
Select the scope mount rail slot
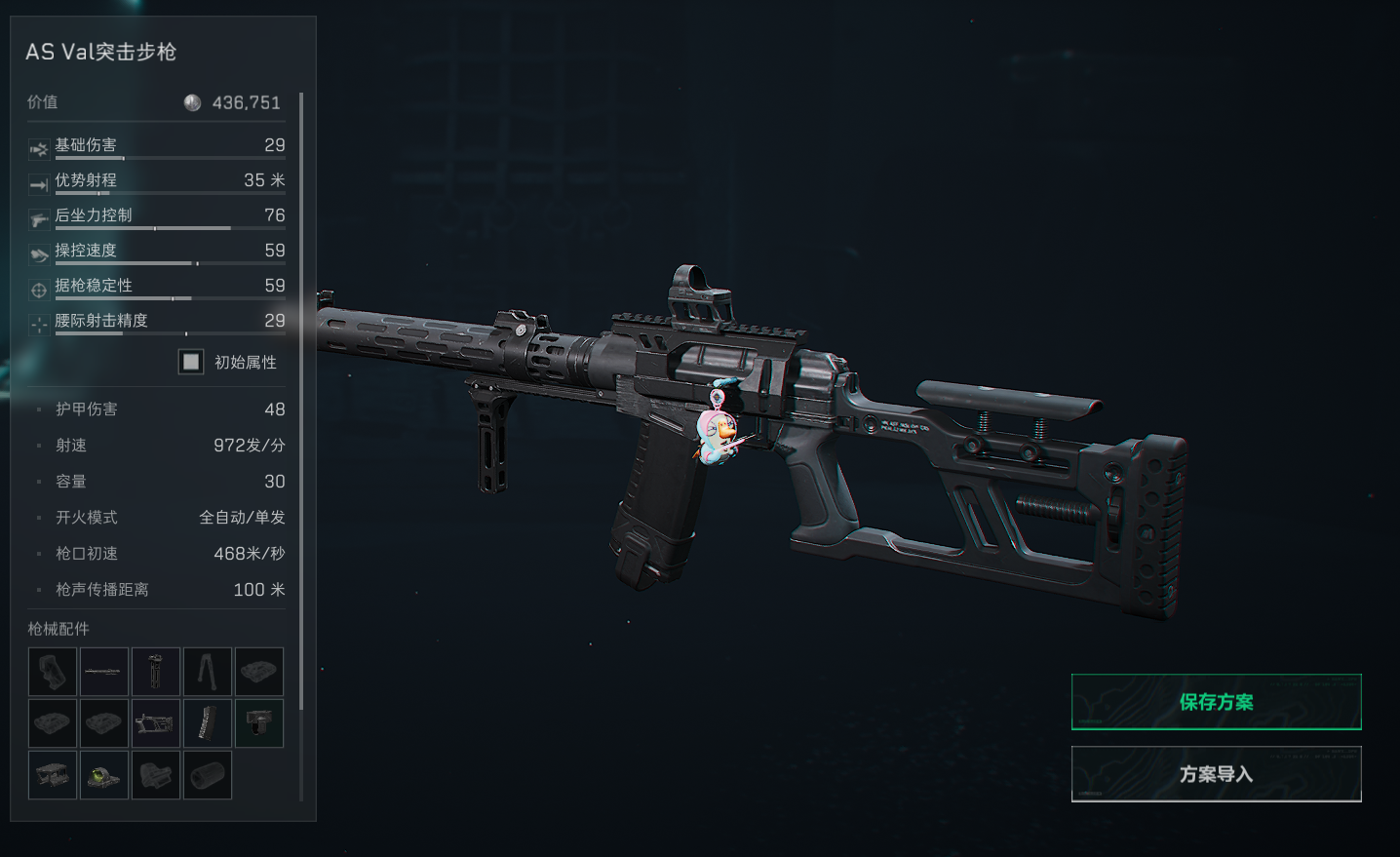point(53,775)
